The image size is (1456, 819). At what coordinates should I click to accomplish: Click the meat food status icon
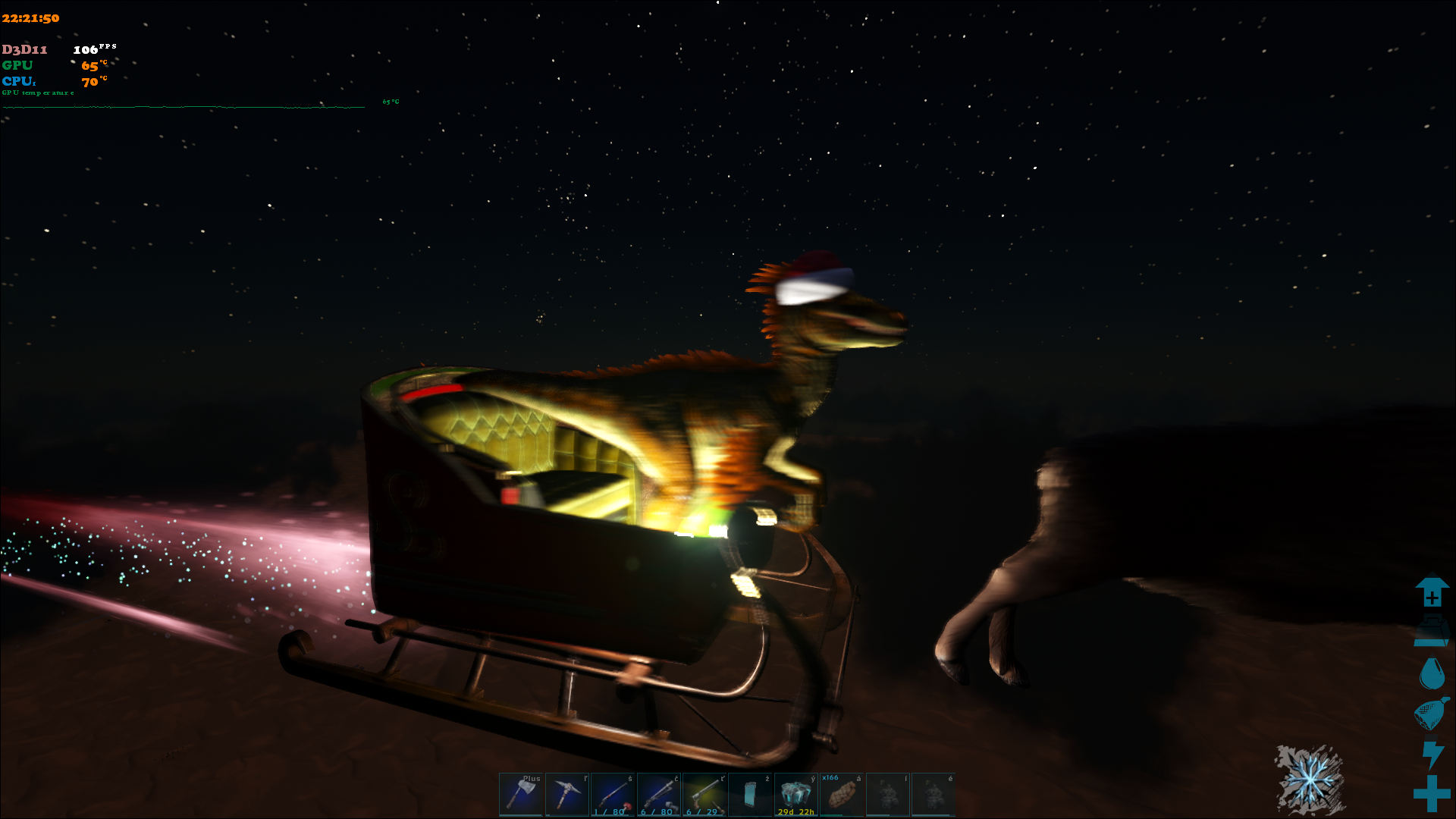(x=1432, y=714)
